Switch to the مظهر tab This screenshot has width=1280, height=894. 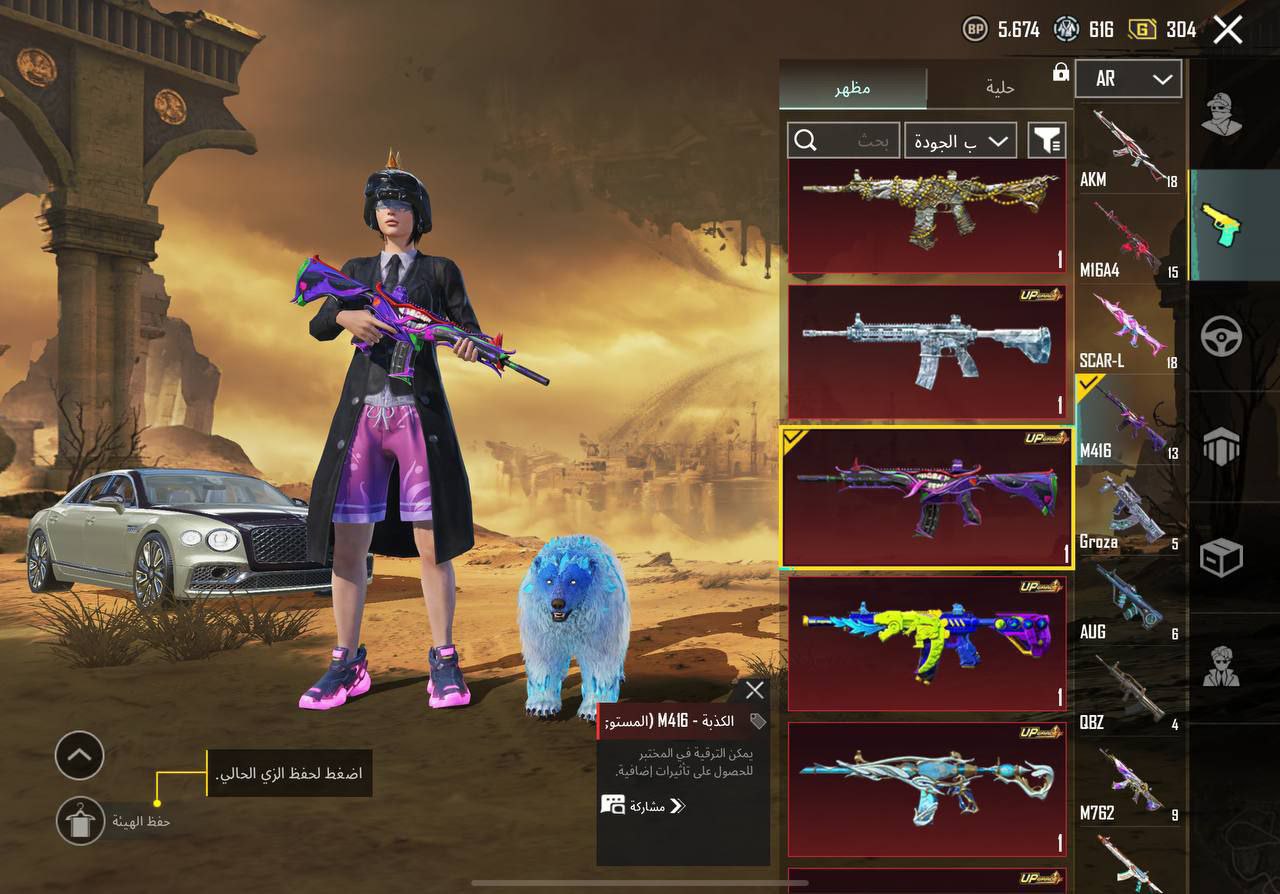852,88
